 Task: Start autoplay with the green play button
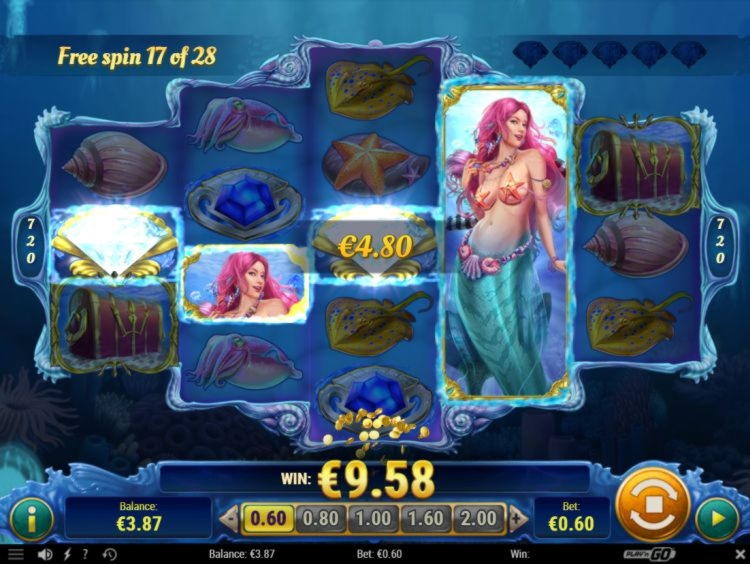716,519
